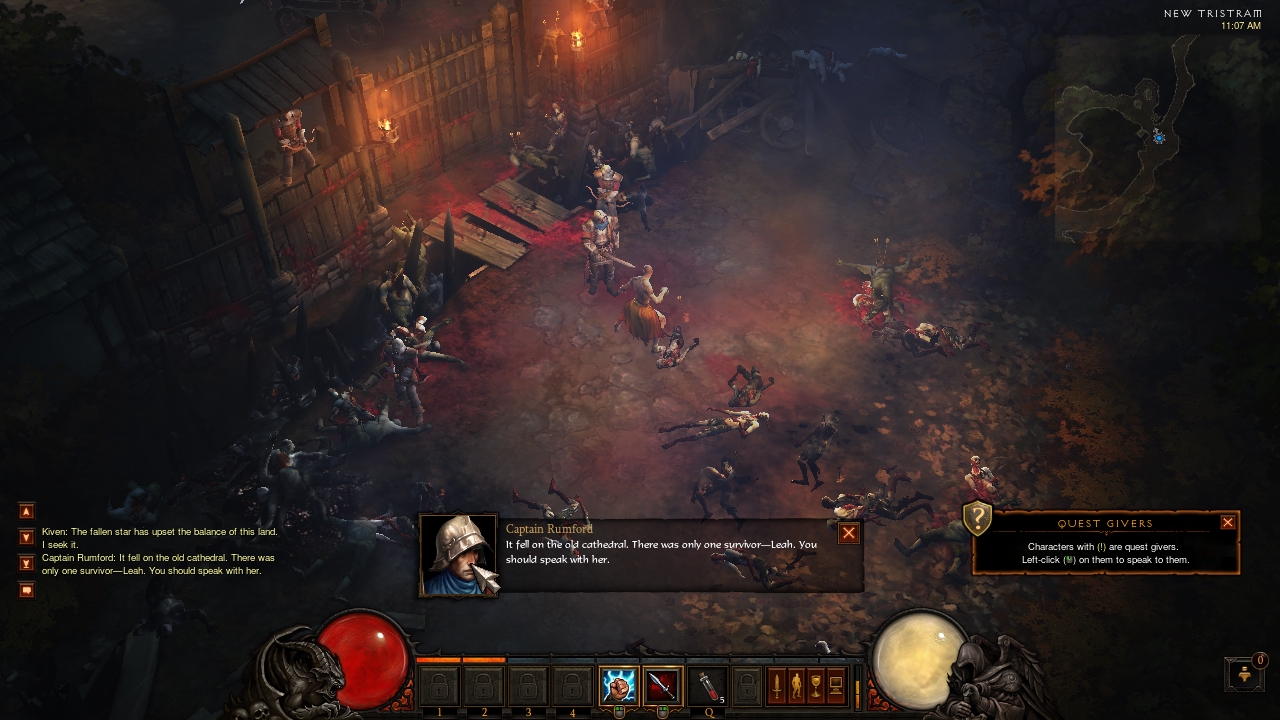Open the sword menu button

tap(776, 686)
